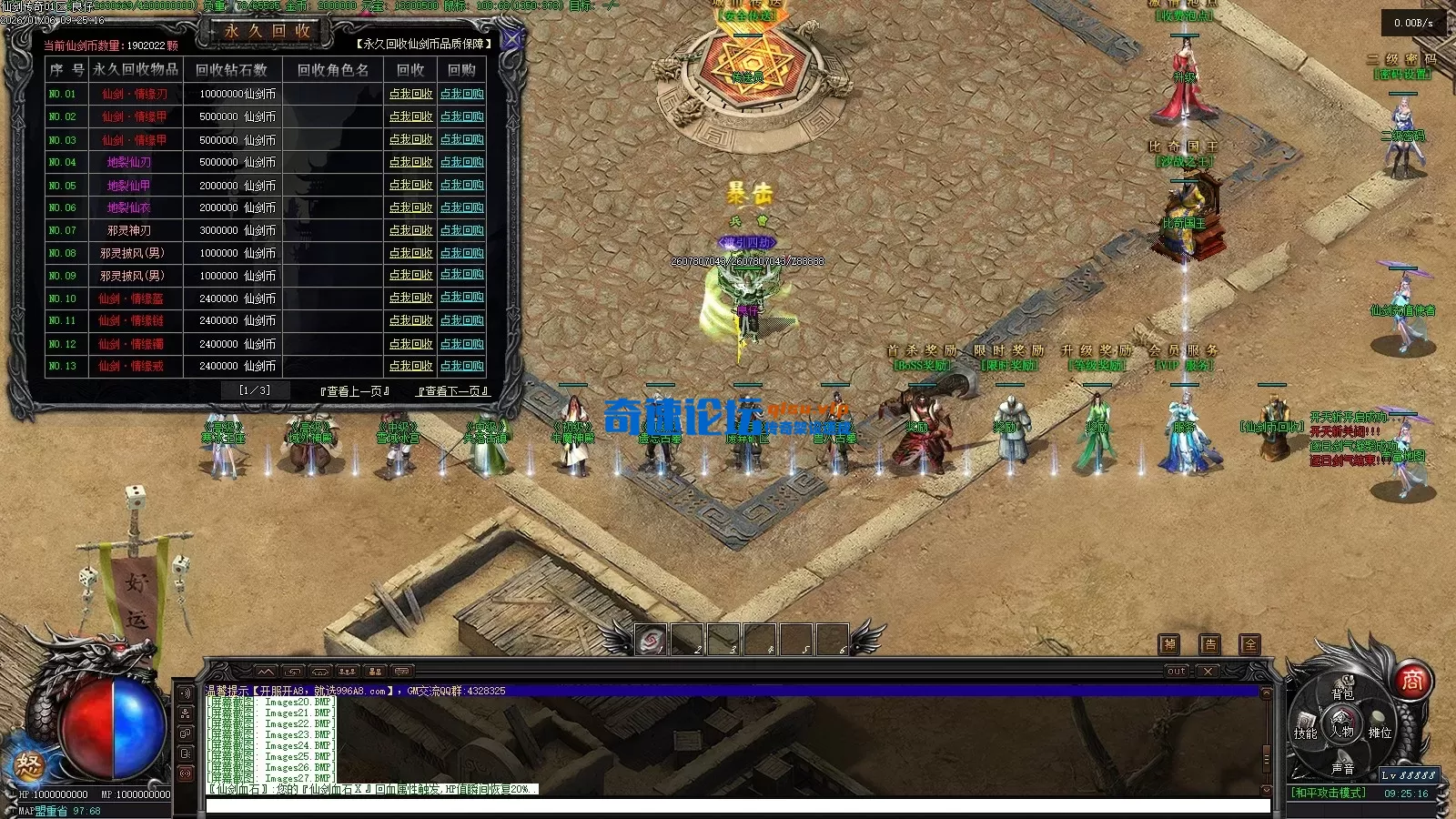Go to next page via 查看下一页
1456x819 pixels.
(x=452, y=391)
